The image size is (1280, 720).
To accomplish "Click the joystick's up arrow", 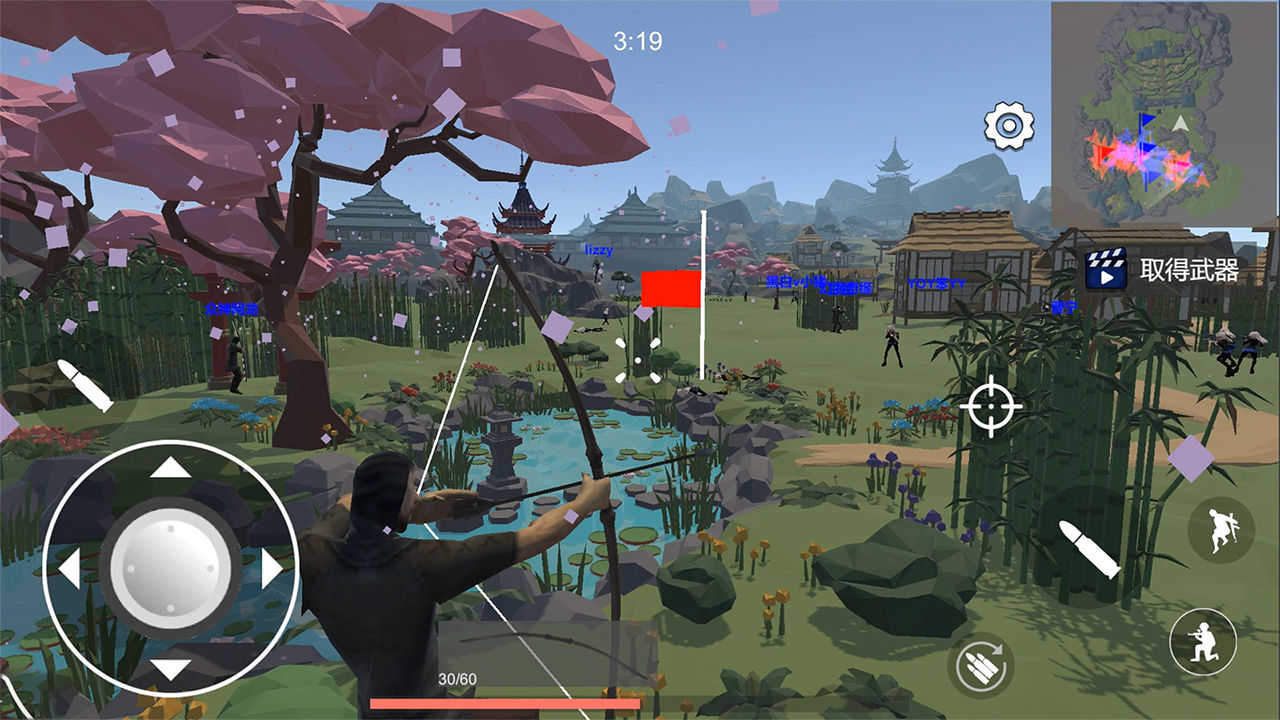I will [x=170, y=467].
